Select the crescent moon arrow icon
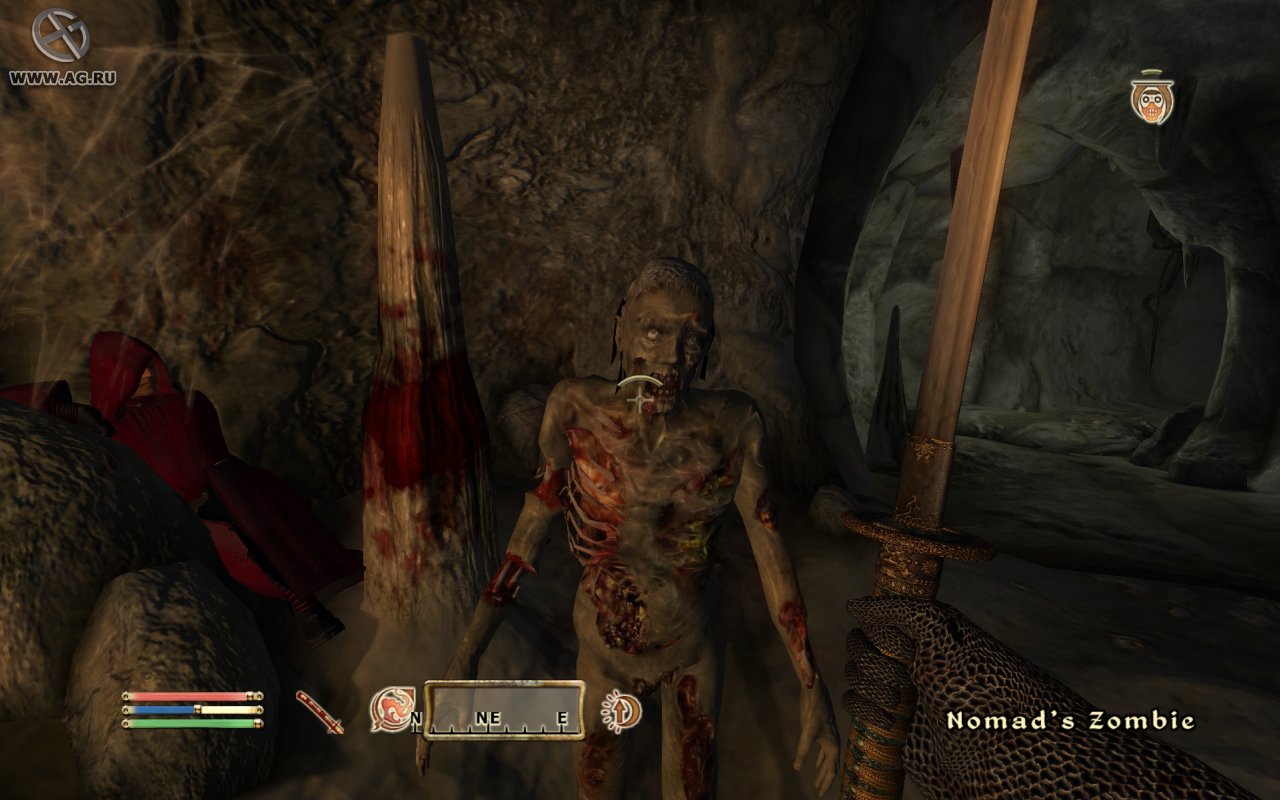This screenshot has width=1280, height=800. pyautogui.click(x=620, y=711)
